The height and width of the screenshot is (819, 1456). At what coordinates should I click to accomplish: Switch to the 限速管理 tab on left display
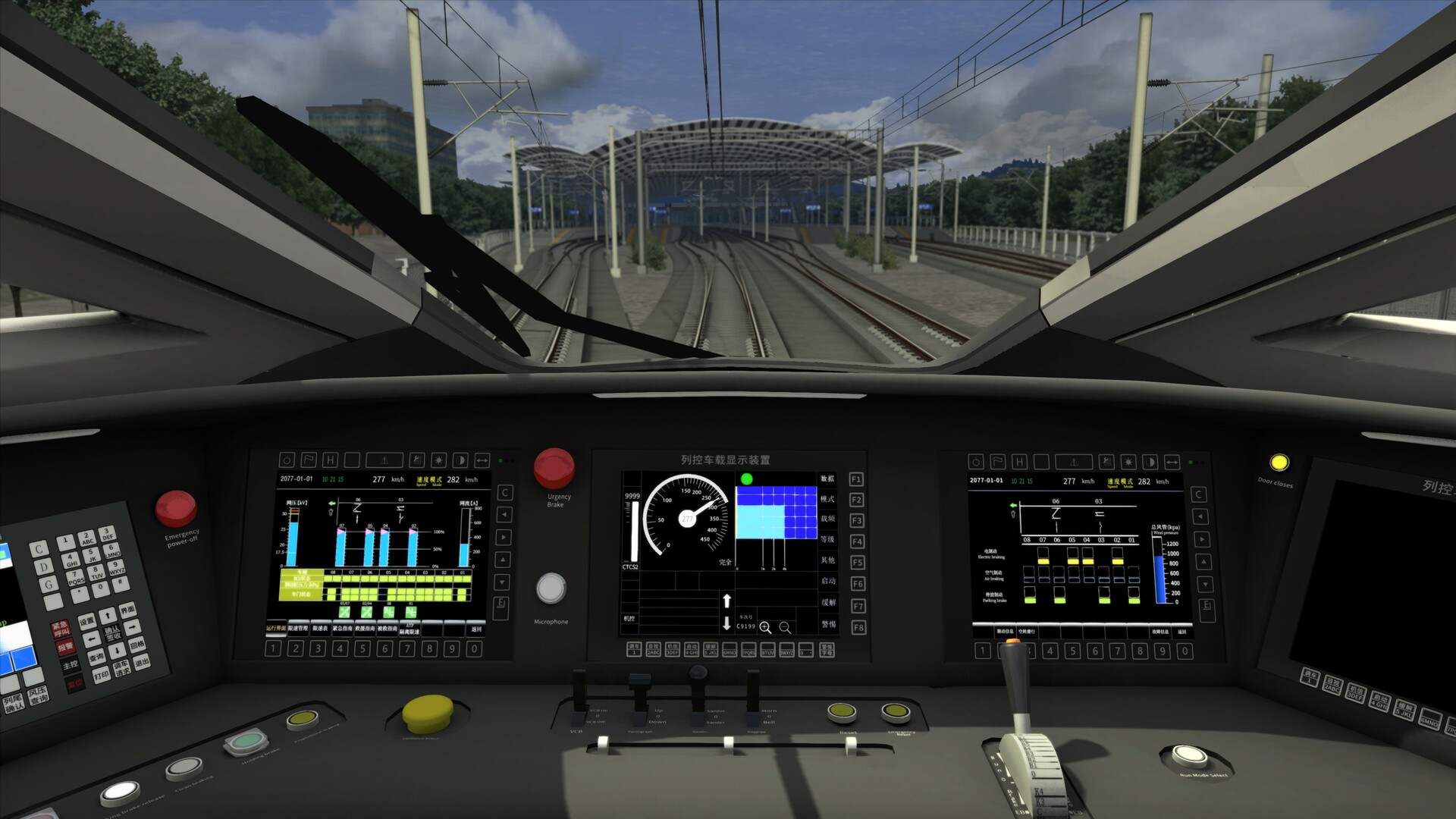click(x=298, y=628)
